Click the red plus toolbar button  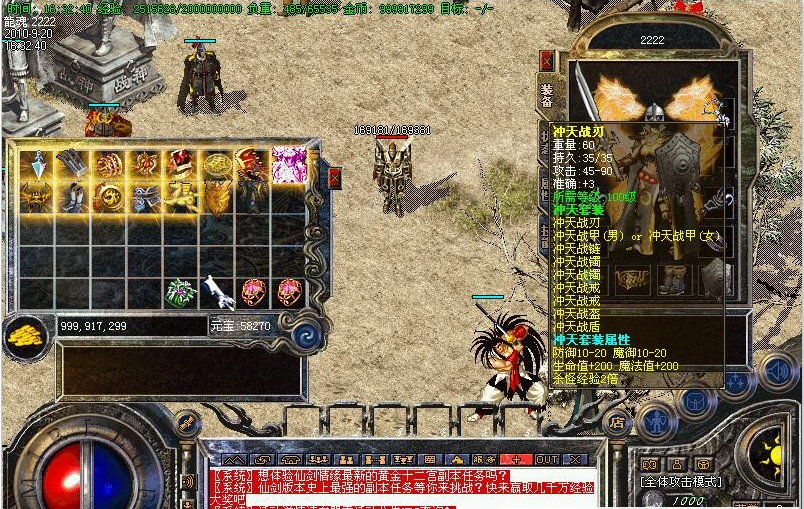tap(517, 459)
